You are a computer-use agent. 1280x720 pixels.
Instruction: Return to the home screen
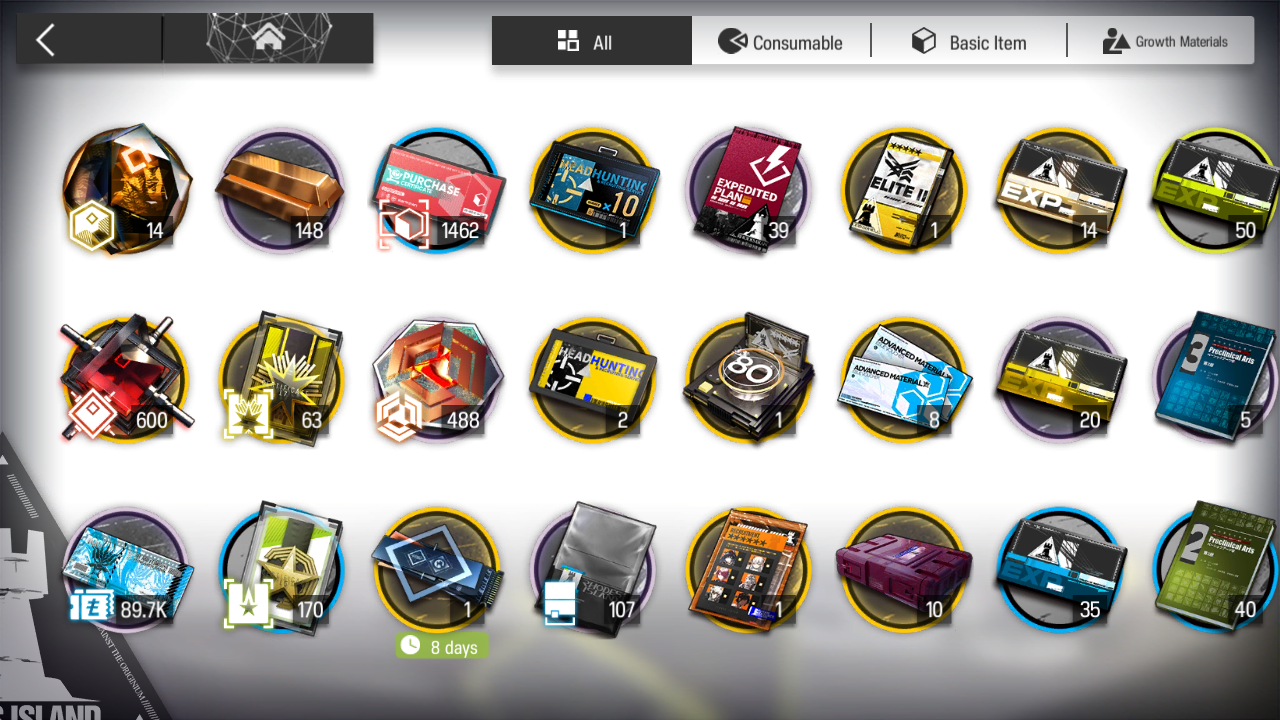tap(268, 40)
